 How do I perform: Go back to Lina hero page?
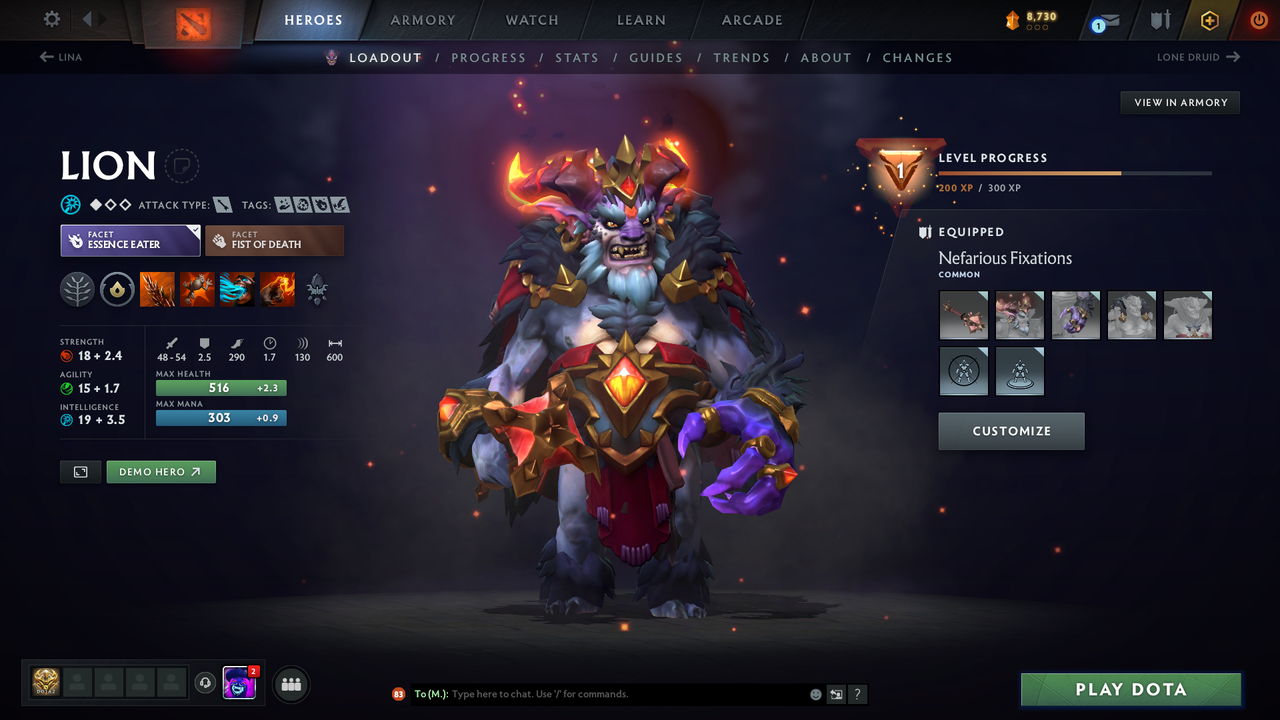[60, 57]
